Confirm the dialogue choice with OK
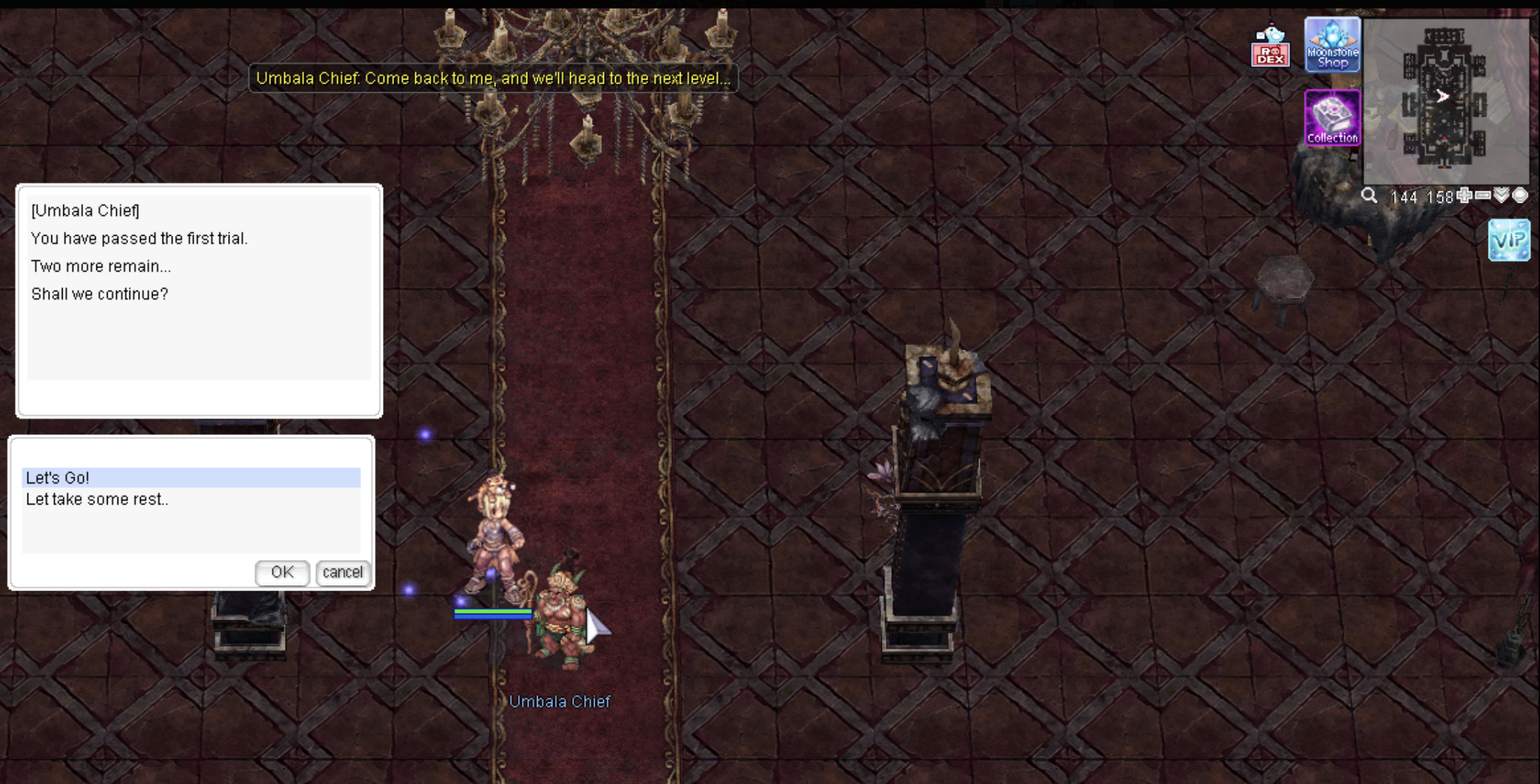Image resolution: width=1540 pixels, height=784 pixels. click(282, 572)
